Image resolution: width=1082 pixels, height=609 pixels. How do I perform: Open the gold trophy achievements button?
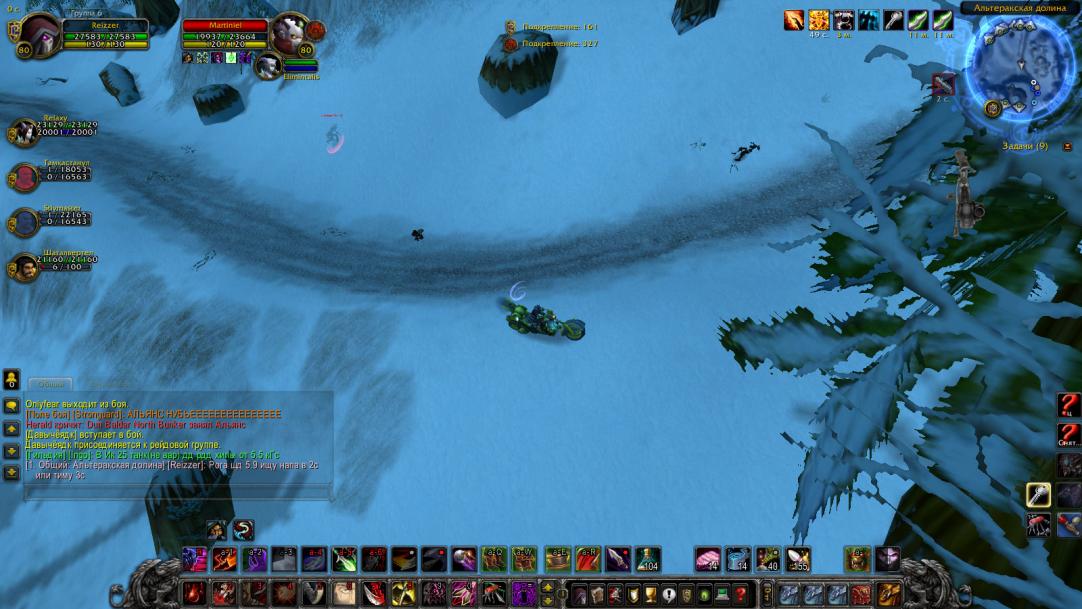(x=650, y=593)
